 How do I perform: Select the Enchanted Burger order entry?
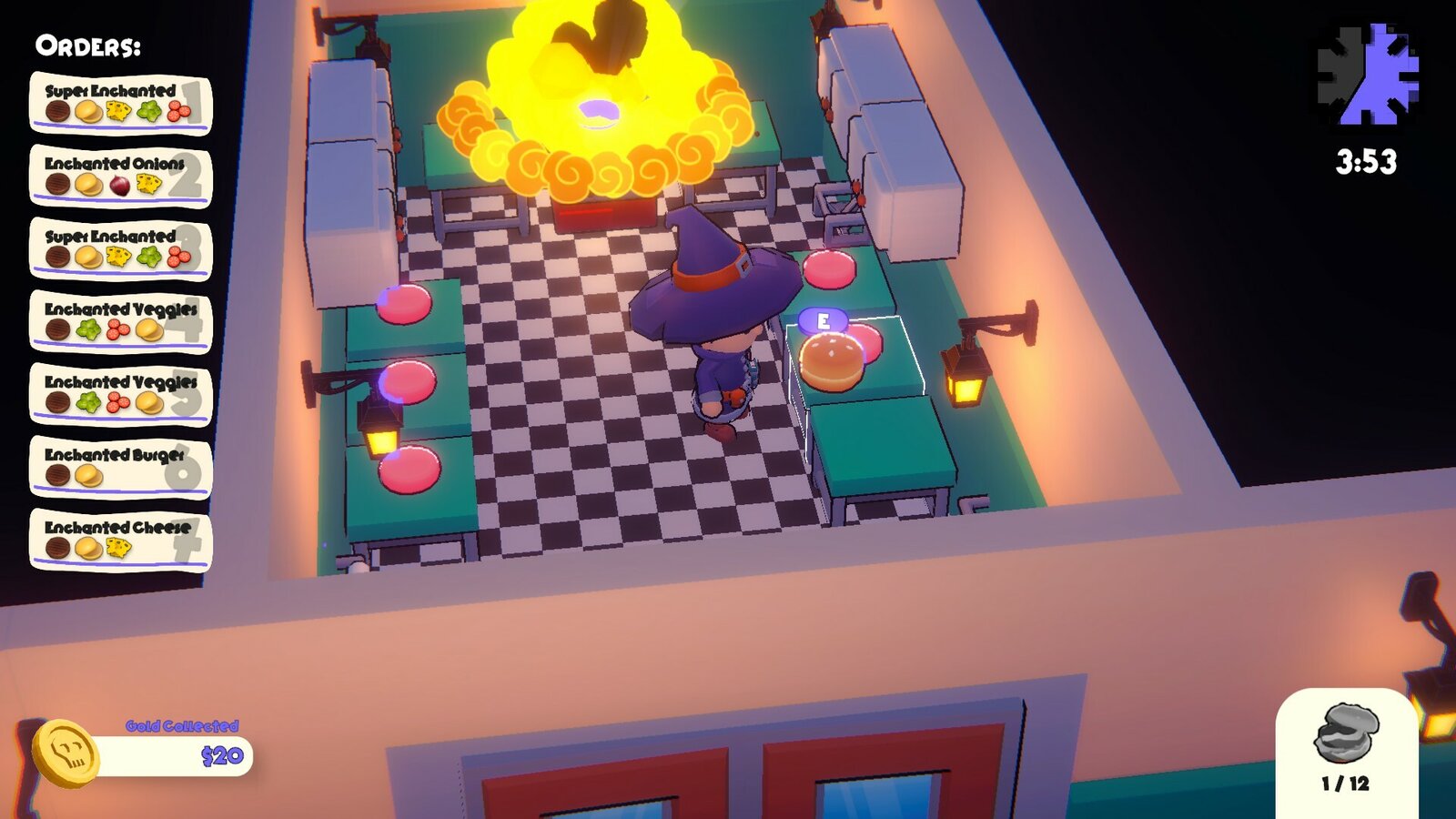[123, 462]
